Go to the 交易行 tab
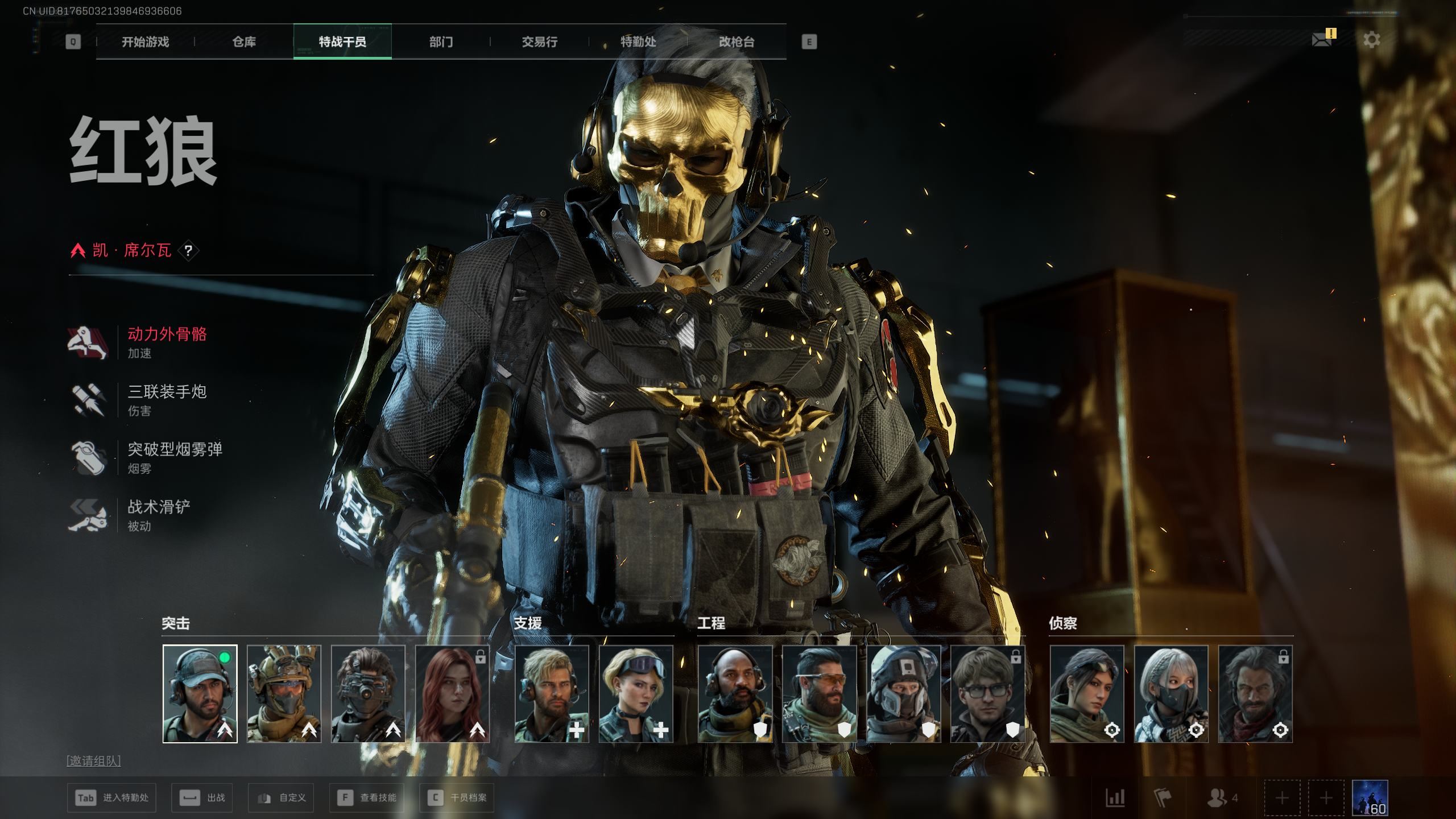Image resolution: width=1456 pixels, height=819 pixels. tap(539, 42)
